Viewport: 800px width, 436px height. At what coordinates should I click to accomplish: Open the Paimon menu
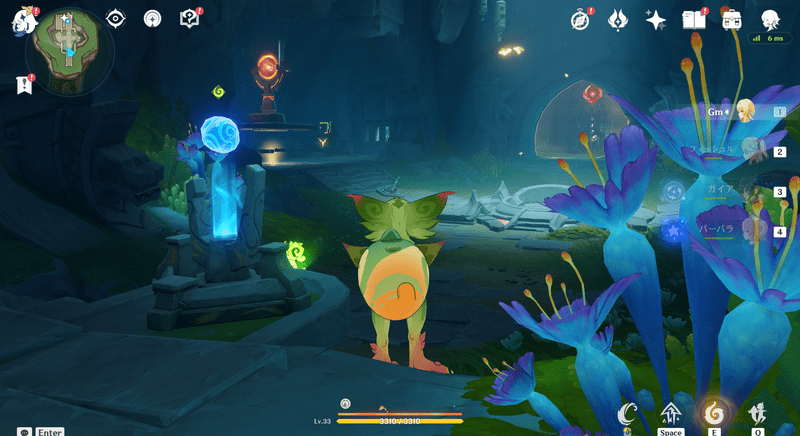tap(23, 20)
